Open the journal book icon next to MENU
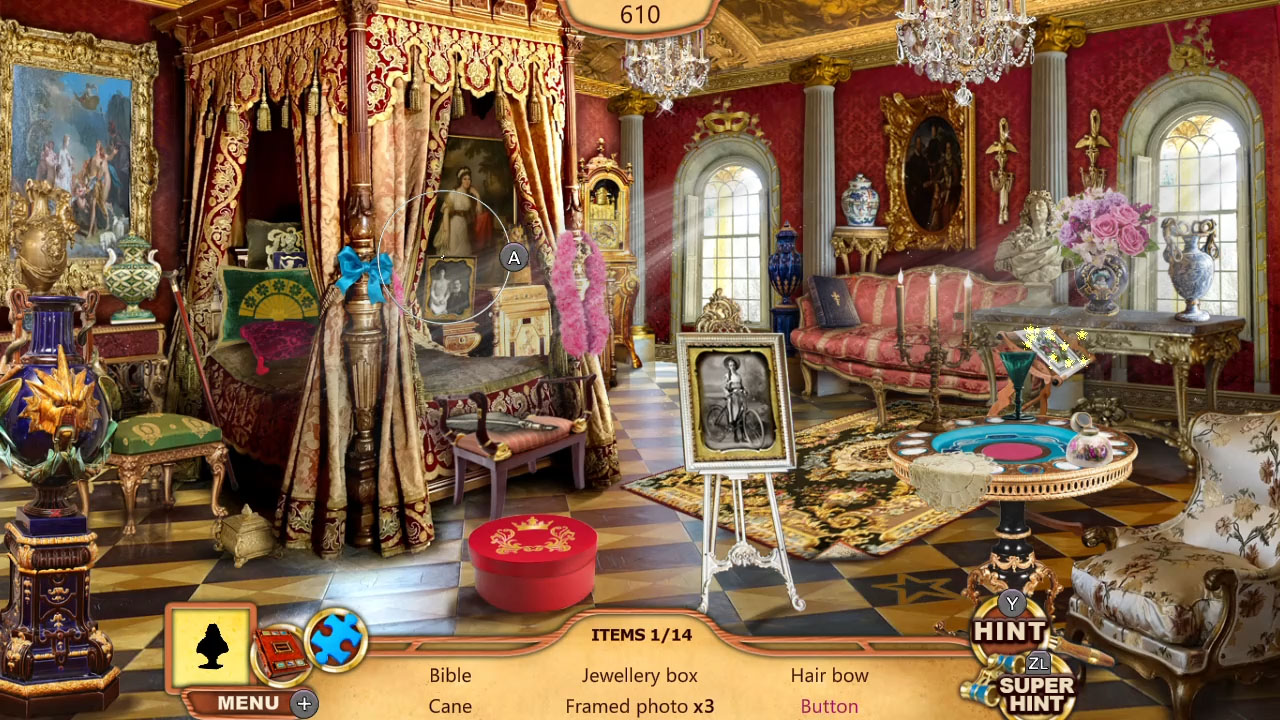1280x720 pixels. (x=282, y=651)
